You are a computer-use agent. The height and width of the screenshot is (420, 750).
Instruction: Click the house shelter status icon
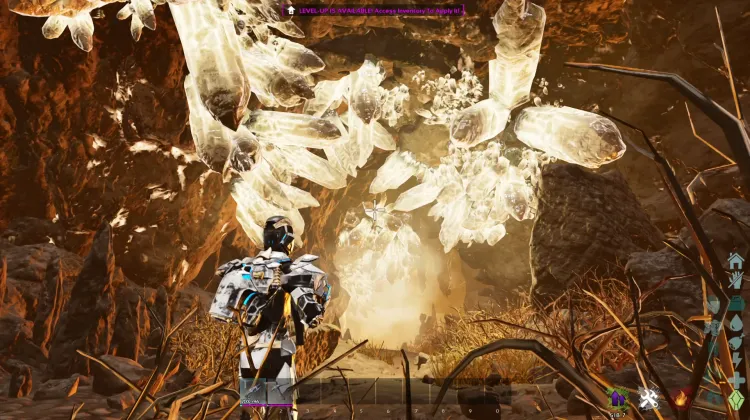click(x=735, y=261)
